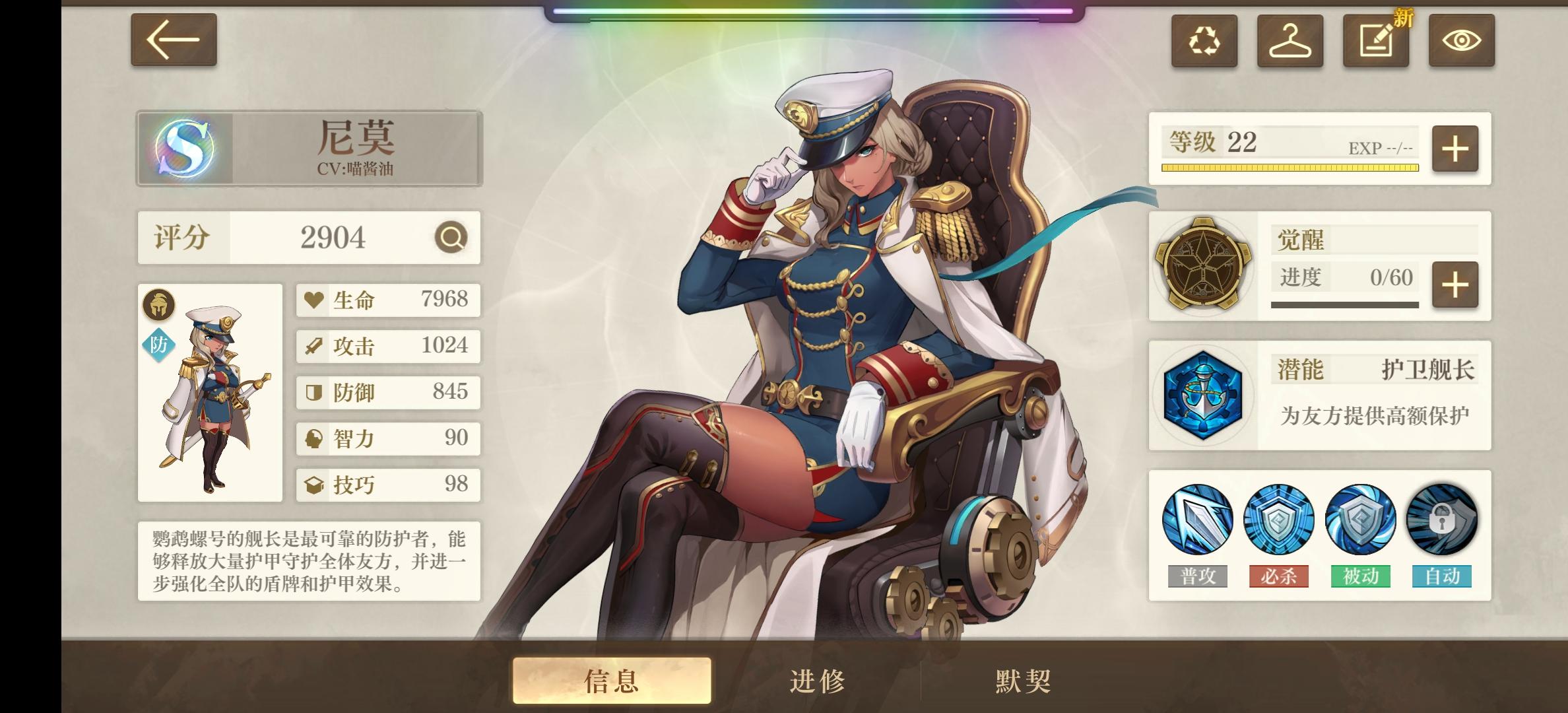Select the 必杀 ultimate skill icon

click(1279, 520)
